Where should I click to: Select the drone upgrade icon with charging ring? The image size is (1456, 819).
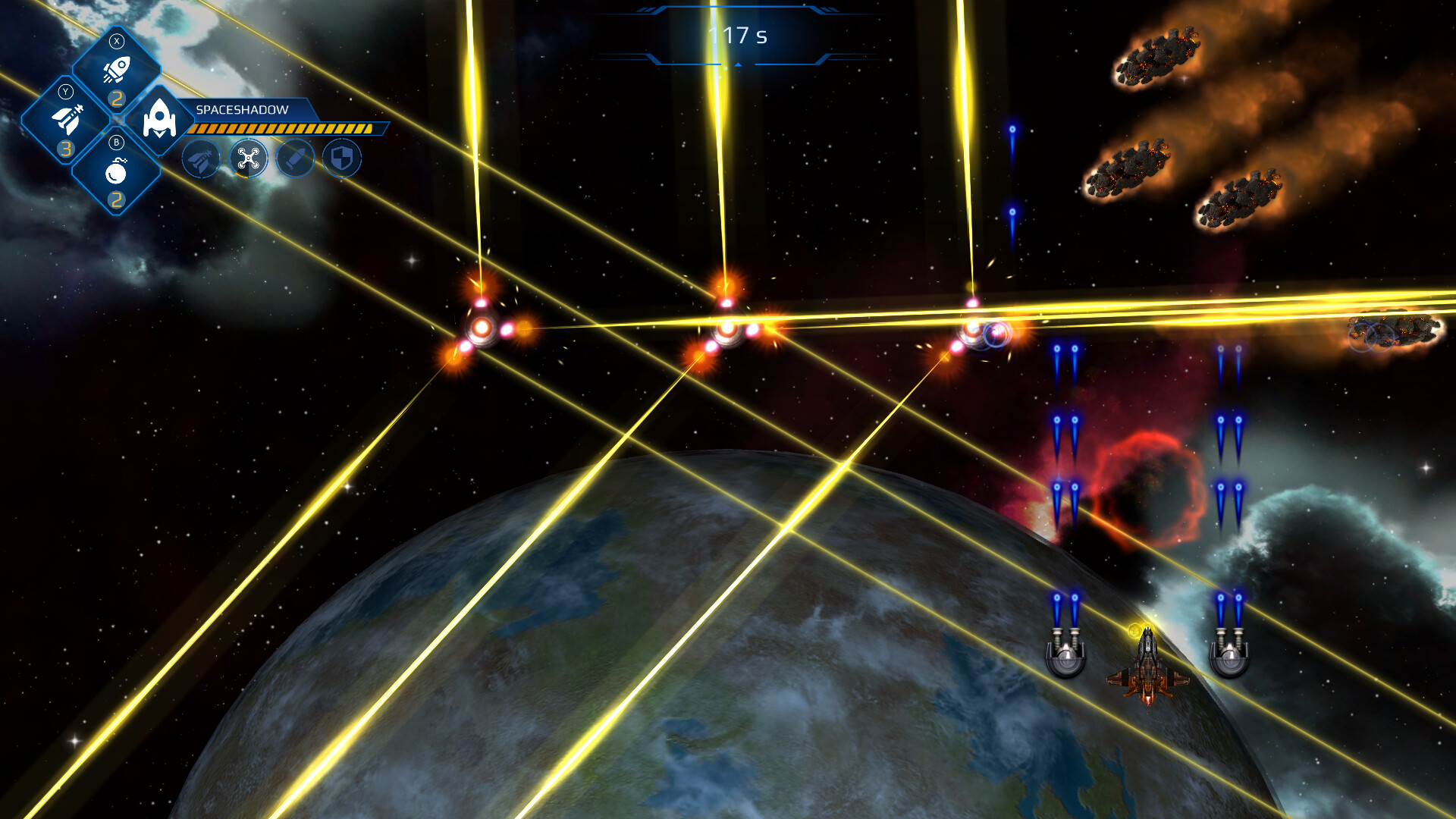(x=249, y=159)
